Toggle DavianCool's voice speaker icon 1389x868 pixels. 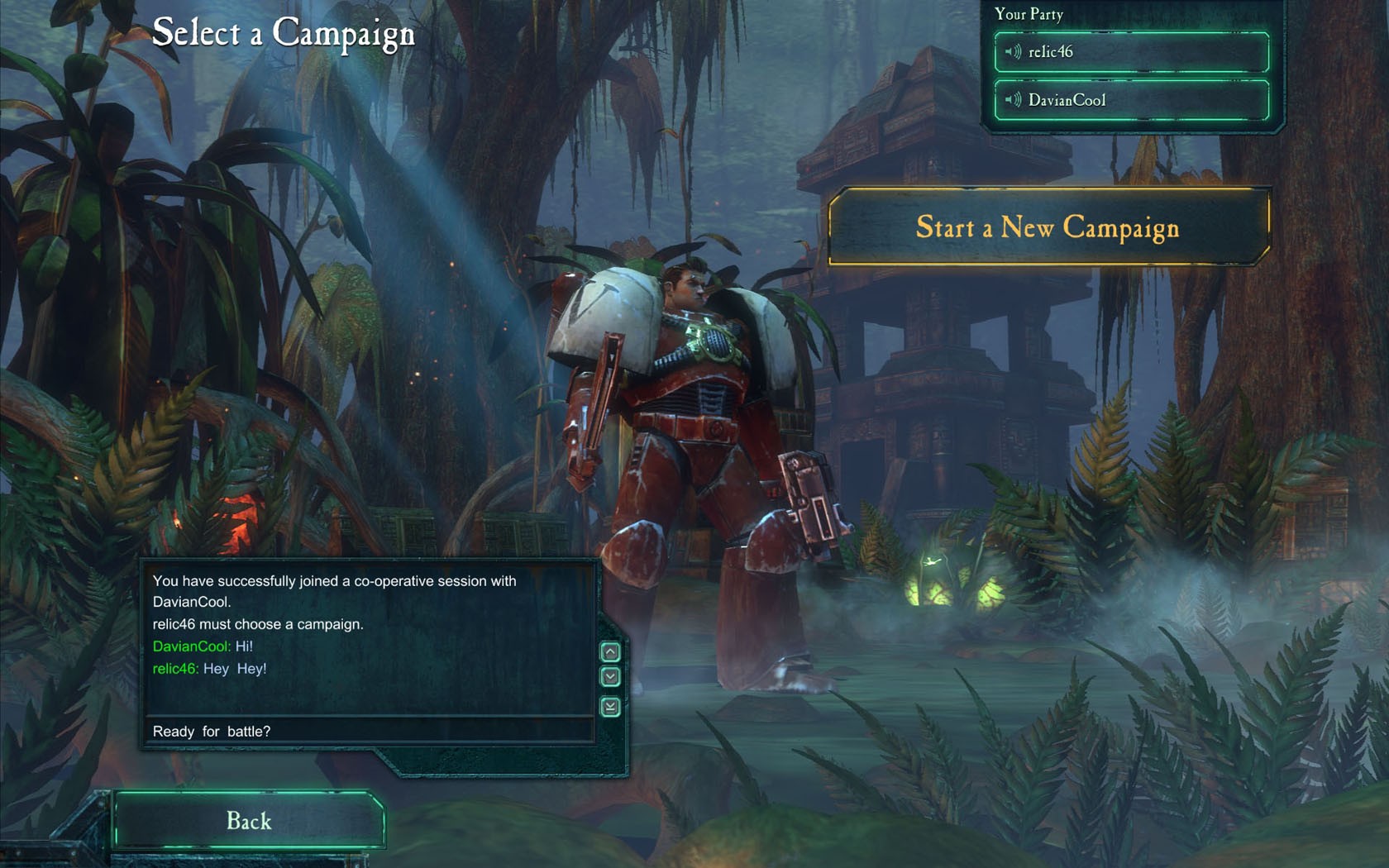tap(1013, 100)
